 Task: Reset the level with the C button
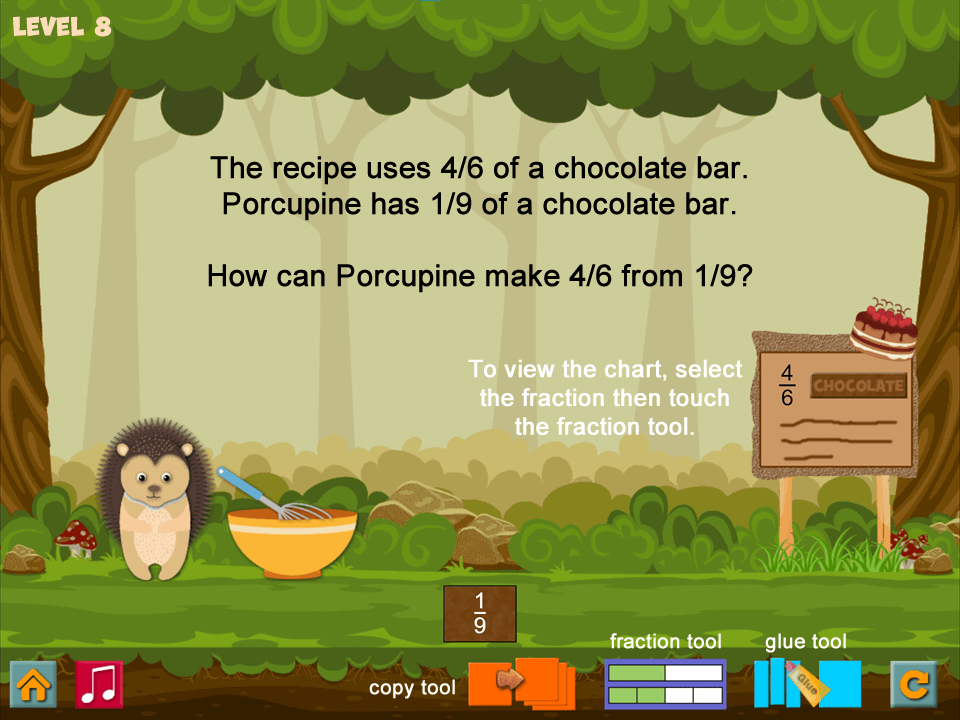coord(914,685)
